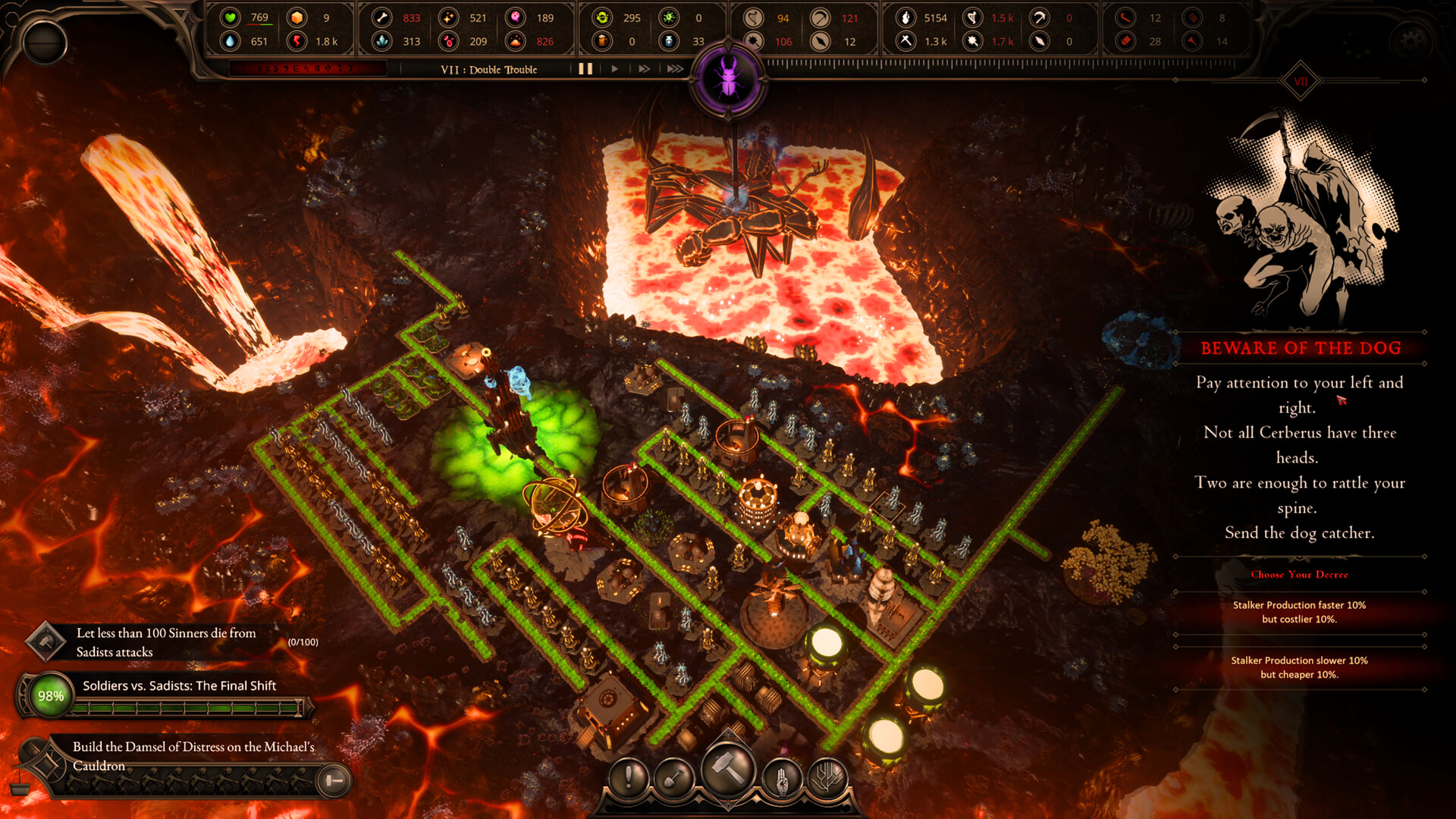Choose the Stalker Production faster 10% decree
The width and height of the screenshot is (1456, 819).
point(1299,612)
